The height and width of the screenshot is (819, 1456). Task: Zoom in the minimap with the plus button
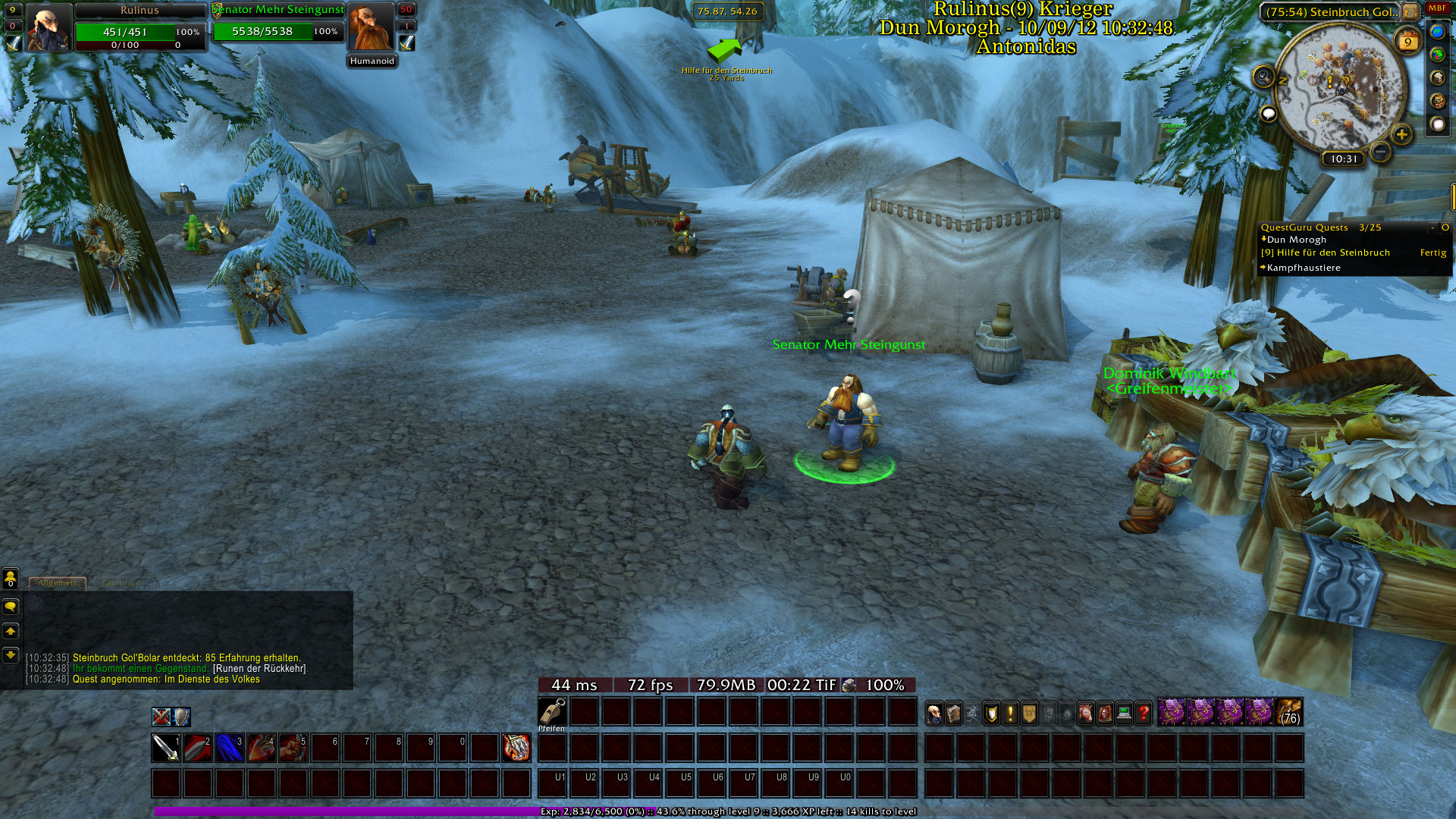[1401, 135]
